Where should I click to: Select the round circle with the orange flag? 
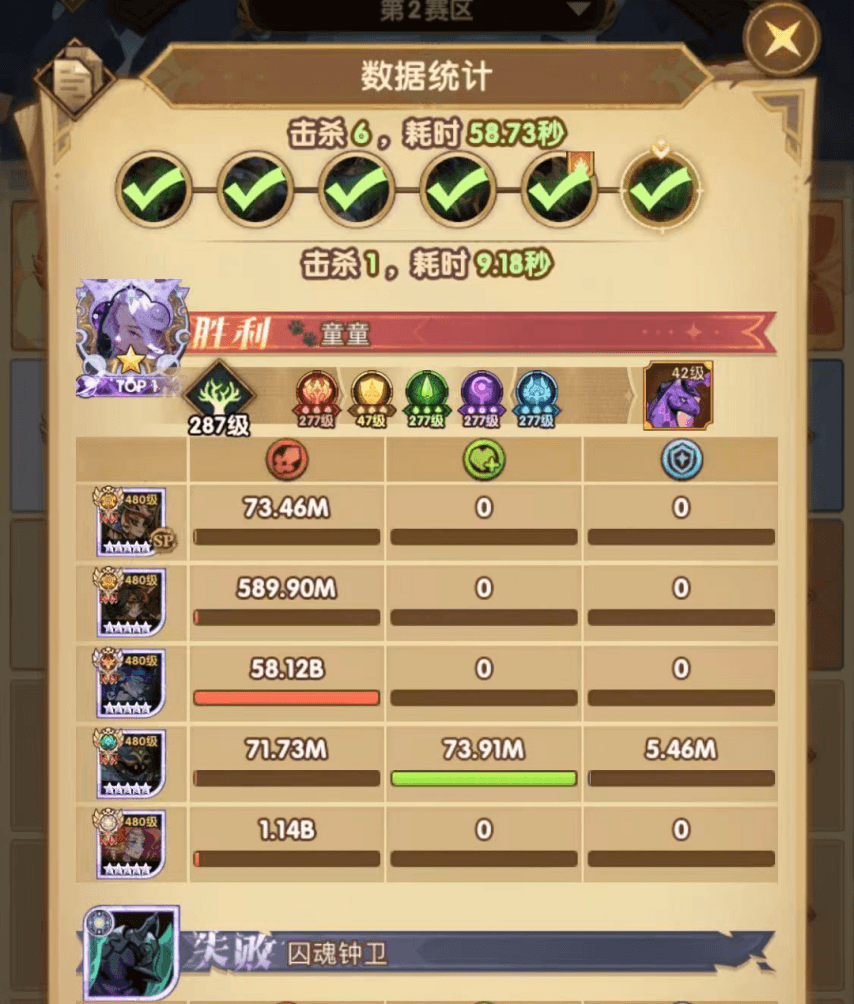pyautogui.click(x=560, y=188)
